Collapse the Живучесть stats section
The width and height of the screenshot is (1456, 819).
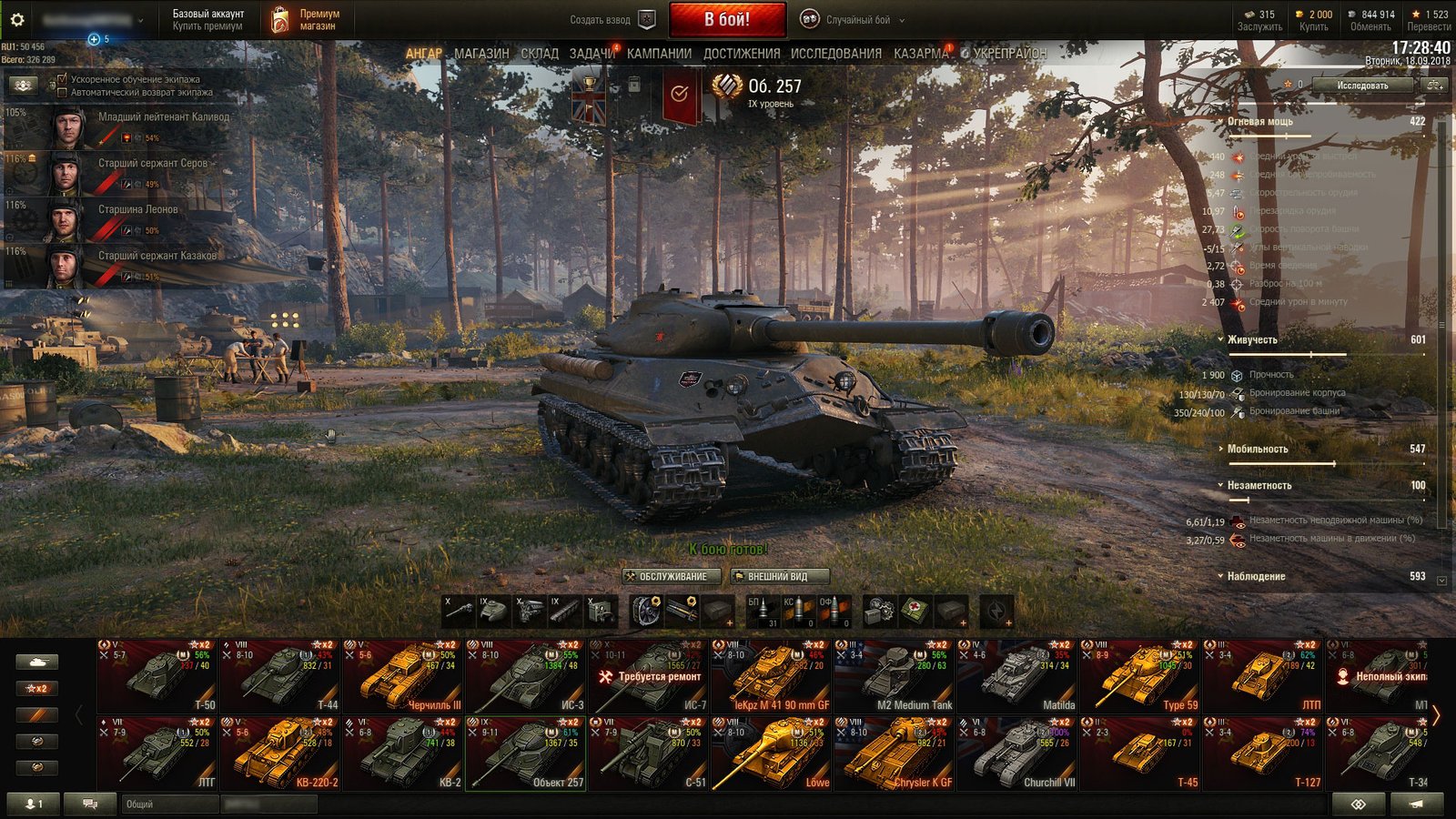point(1252,339)
